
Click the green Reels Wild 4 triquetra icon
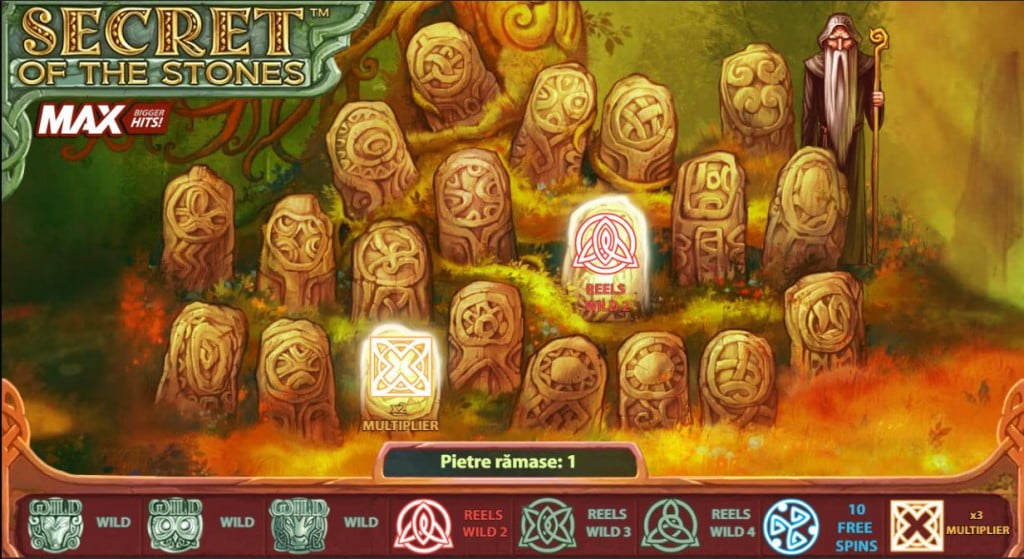pyautogui.click(x=669, y=522)
